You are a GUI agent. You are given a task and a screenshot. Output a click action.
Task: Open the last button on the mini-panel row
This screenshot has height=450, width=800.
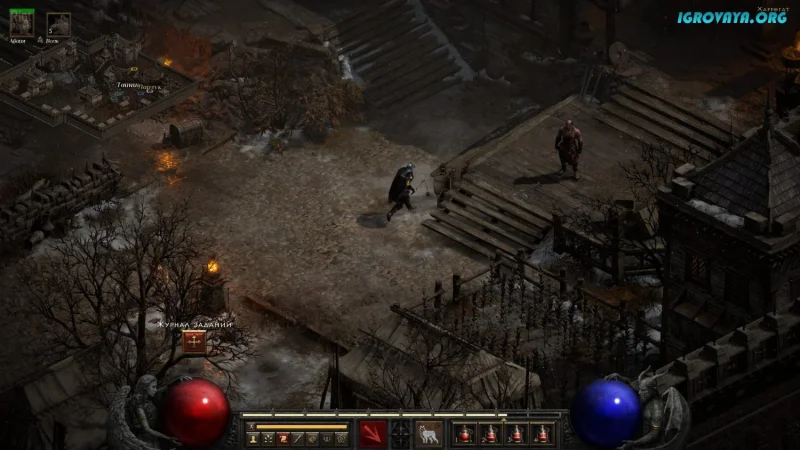341,438
